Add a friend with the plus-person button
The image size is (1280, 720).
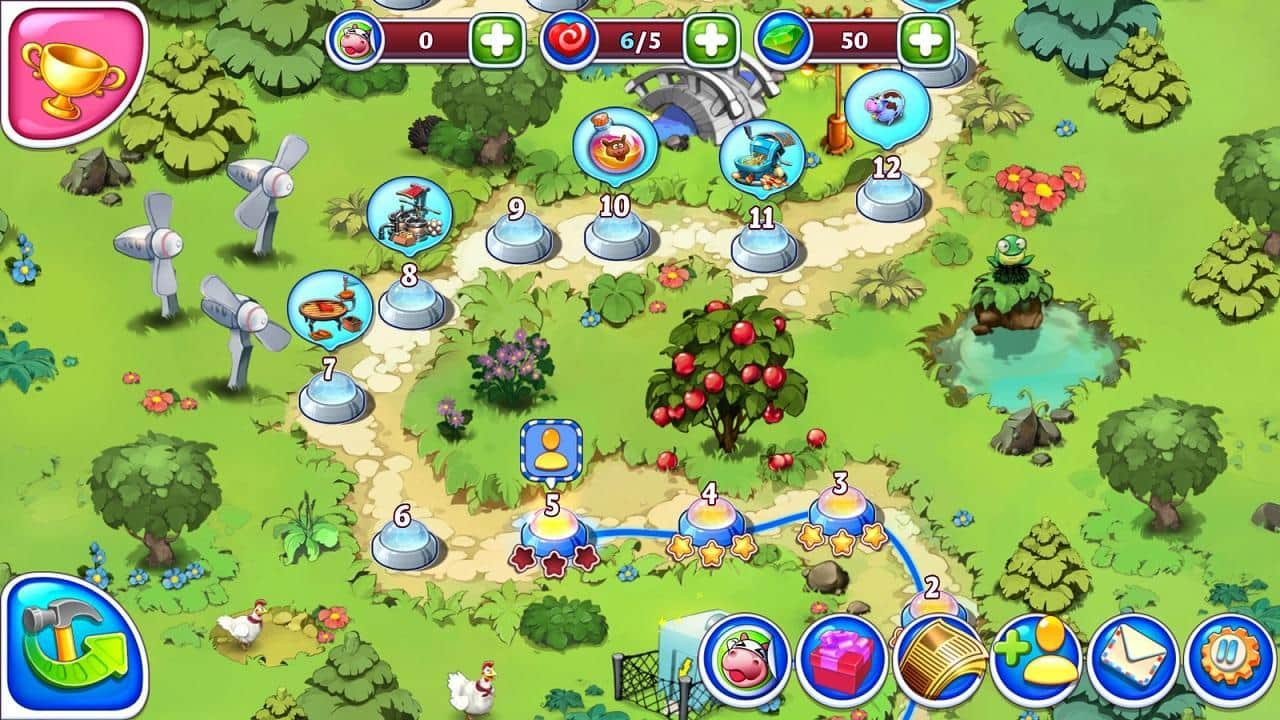click(x=1035, y=659)
